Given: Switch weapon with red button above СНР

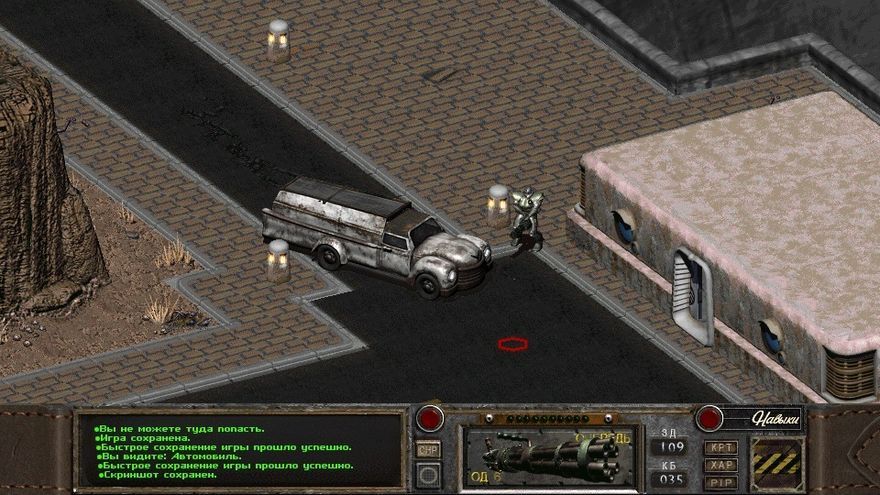Looking at the screenshot, I should coord(430,418).
